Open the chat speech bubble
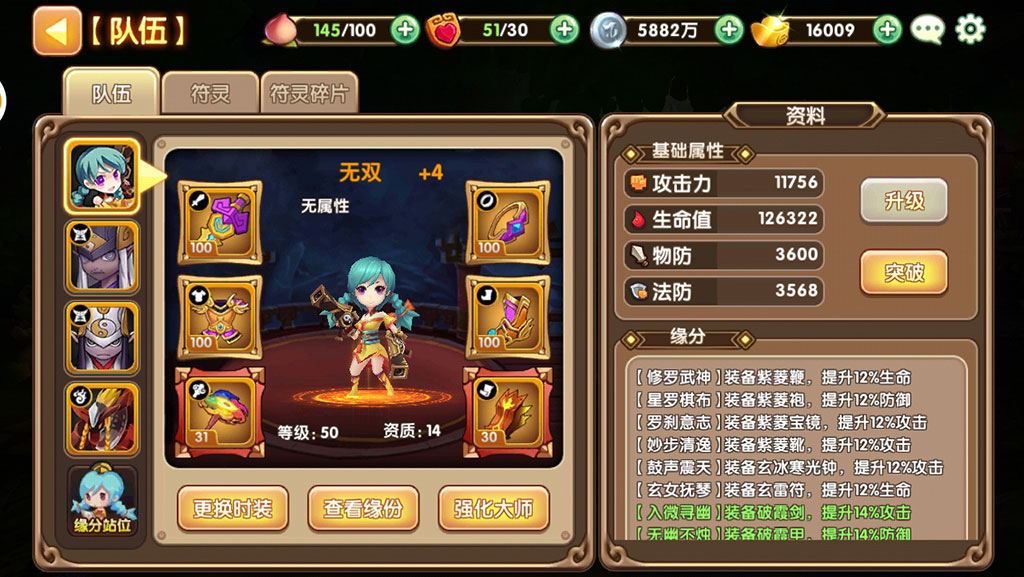Screen dimensions: 1024x577 click(927, 30)
